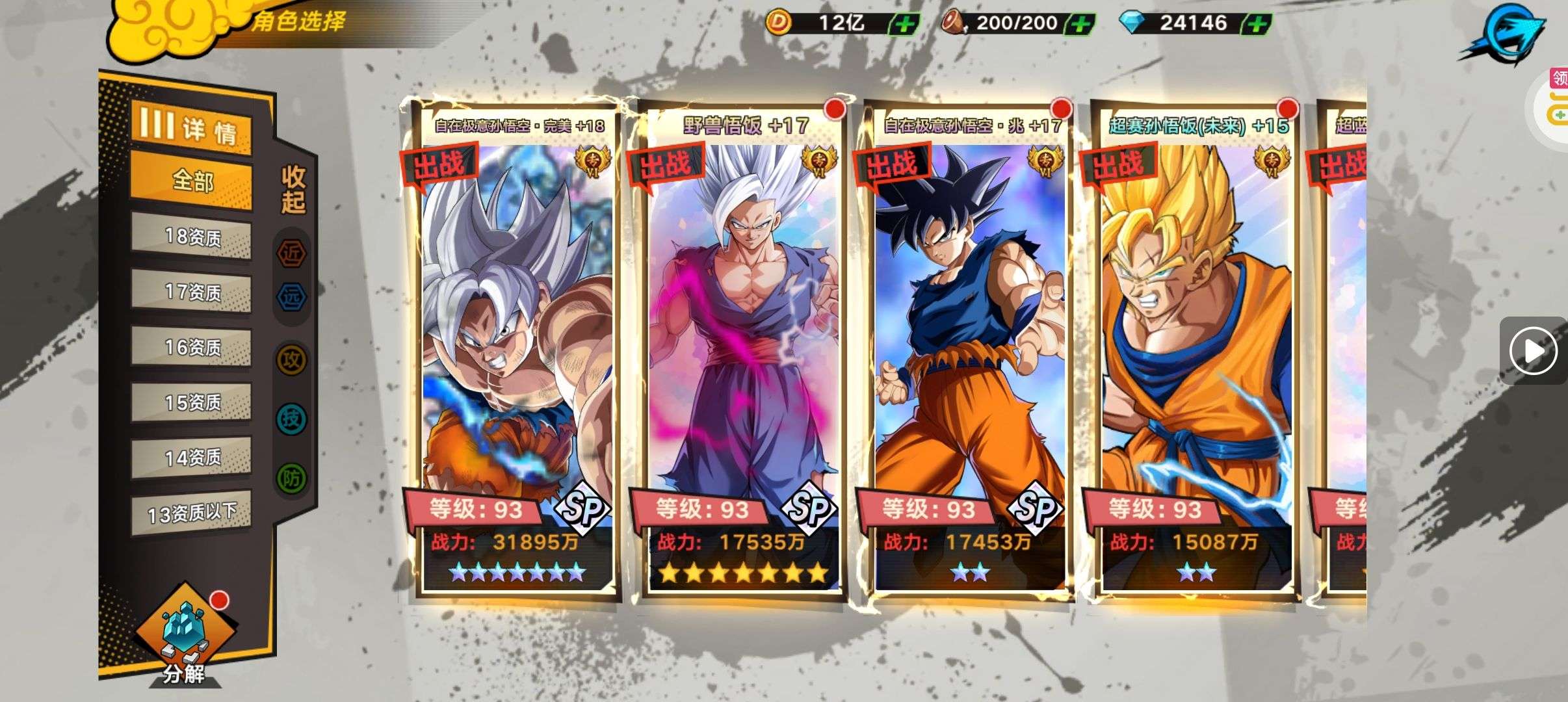The image size is (1568, 702).
Task: Select the 全部 filter tab
Action: click(x=192, y=181)
